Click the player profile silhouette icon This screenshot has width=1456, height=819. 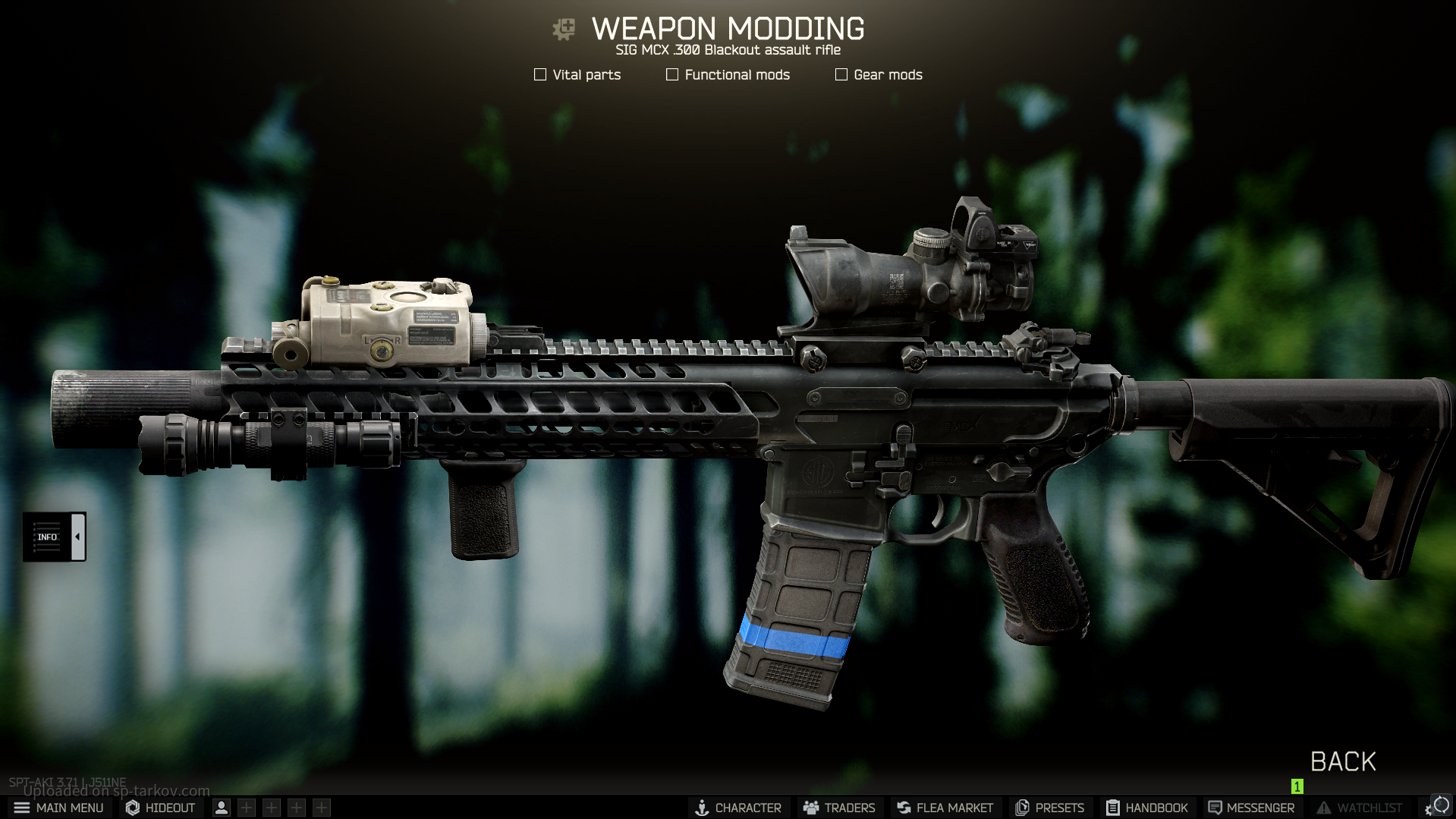(222, 808)
